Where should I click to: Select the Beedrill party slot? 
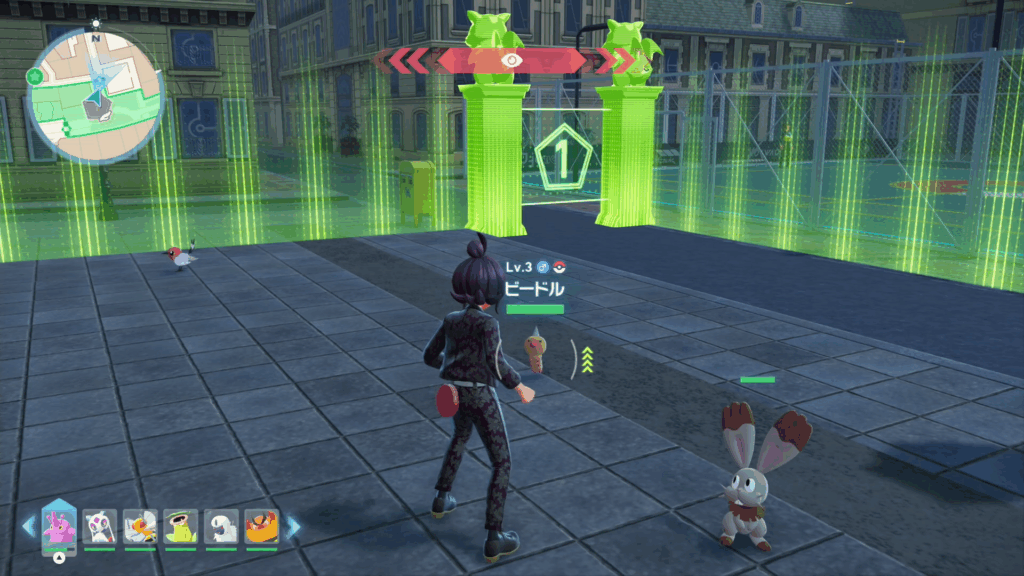click(140, 526)
